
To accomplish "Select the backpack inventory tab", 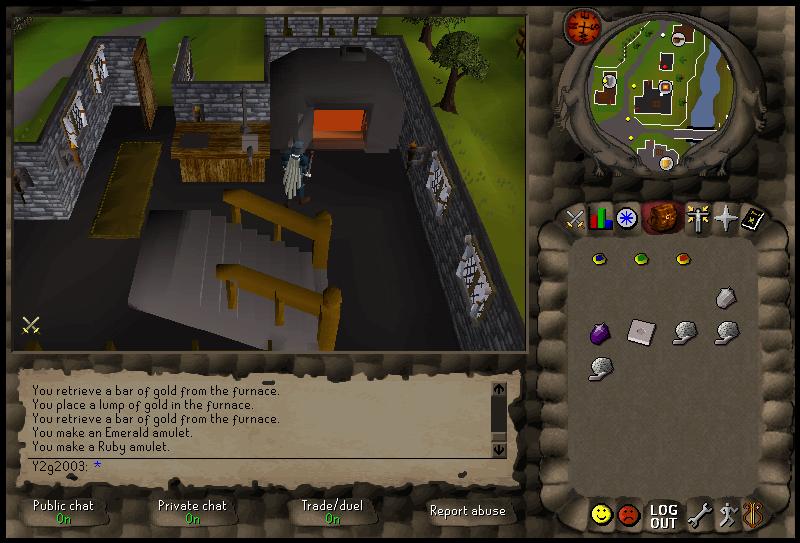I will coord(660,218).
